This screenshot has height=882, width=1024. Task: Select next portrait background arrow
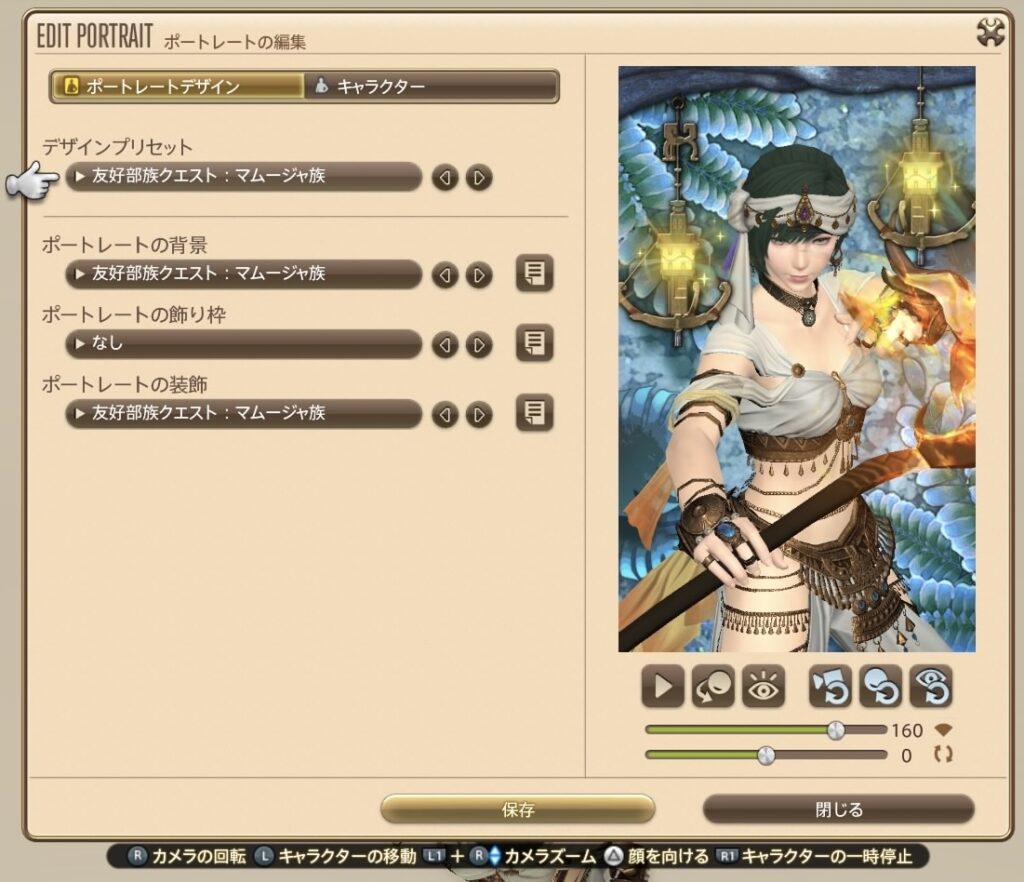pyautogui.click(x=479, y=275)
